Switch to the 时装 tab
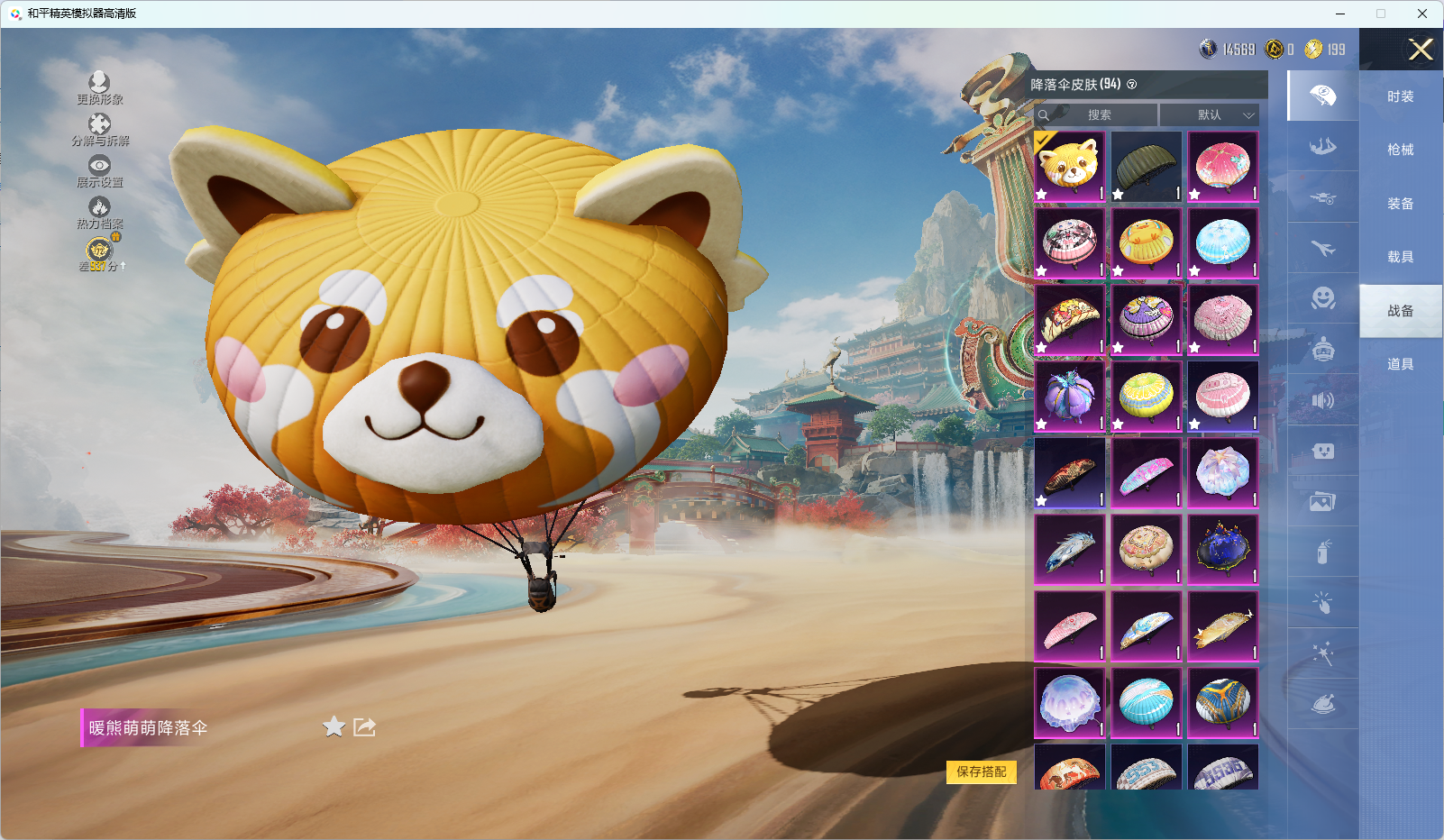 1400,96
